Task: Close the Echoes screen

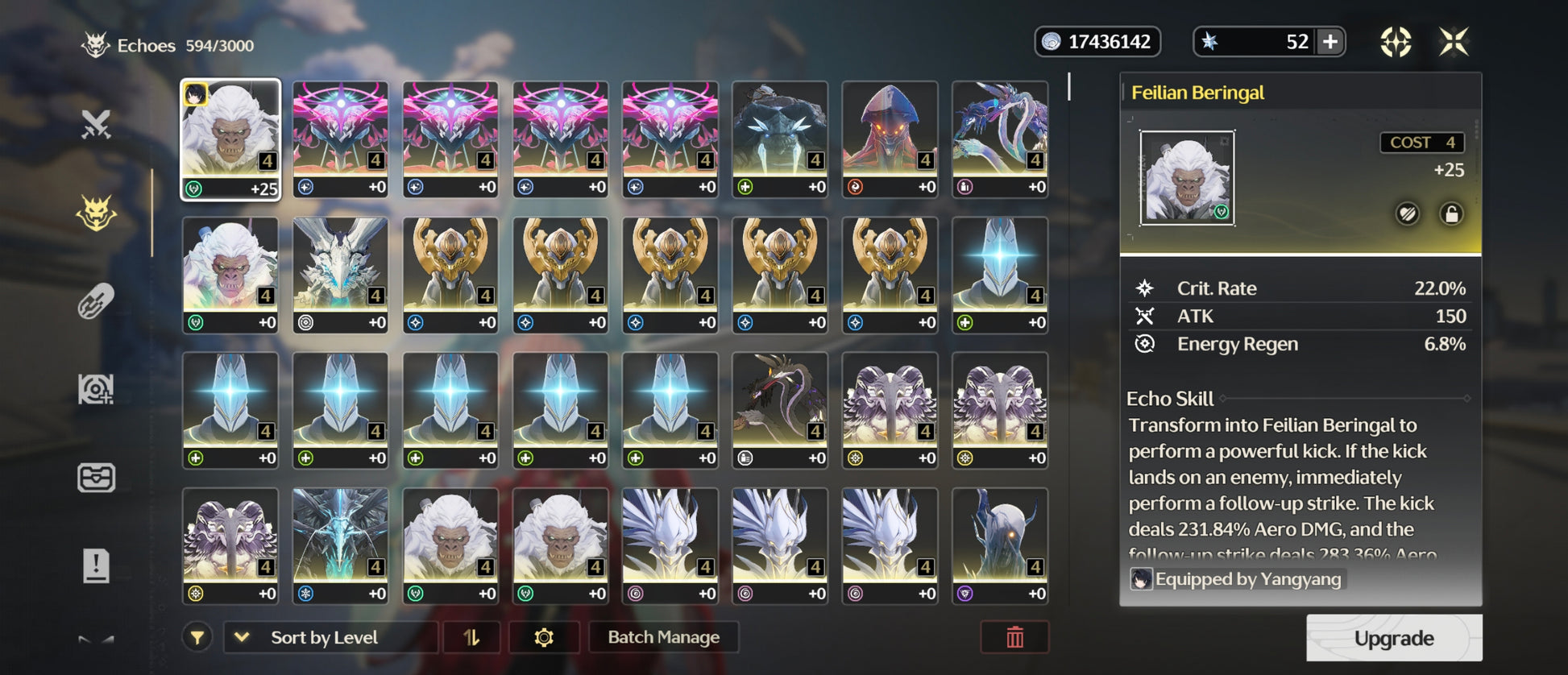Action: coord(1454,42)
